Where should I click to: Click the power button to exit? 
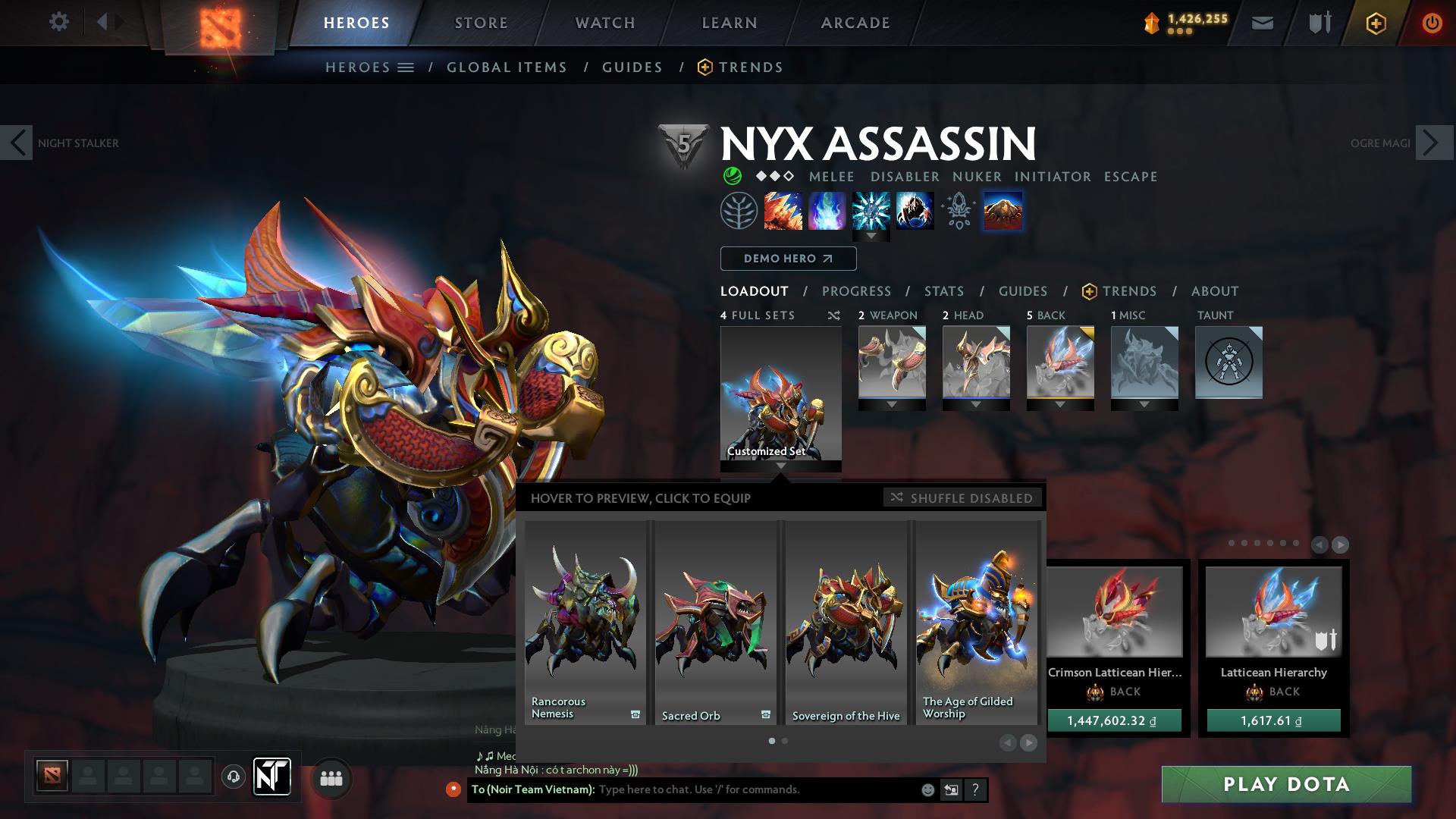[x=1432, y=22]
